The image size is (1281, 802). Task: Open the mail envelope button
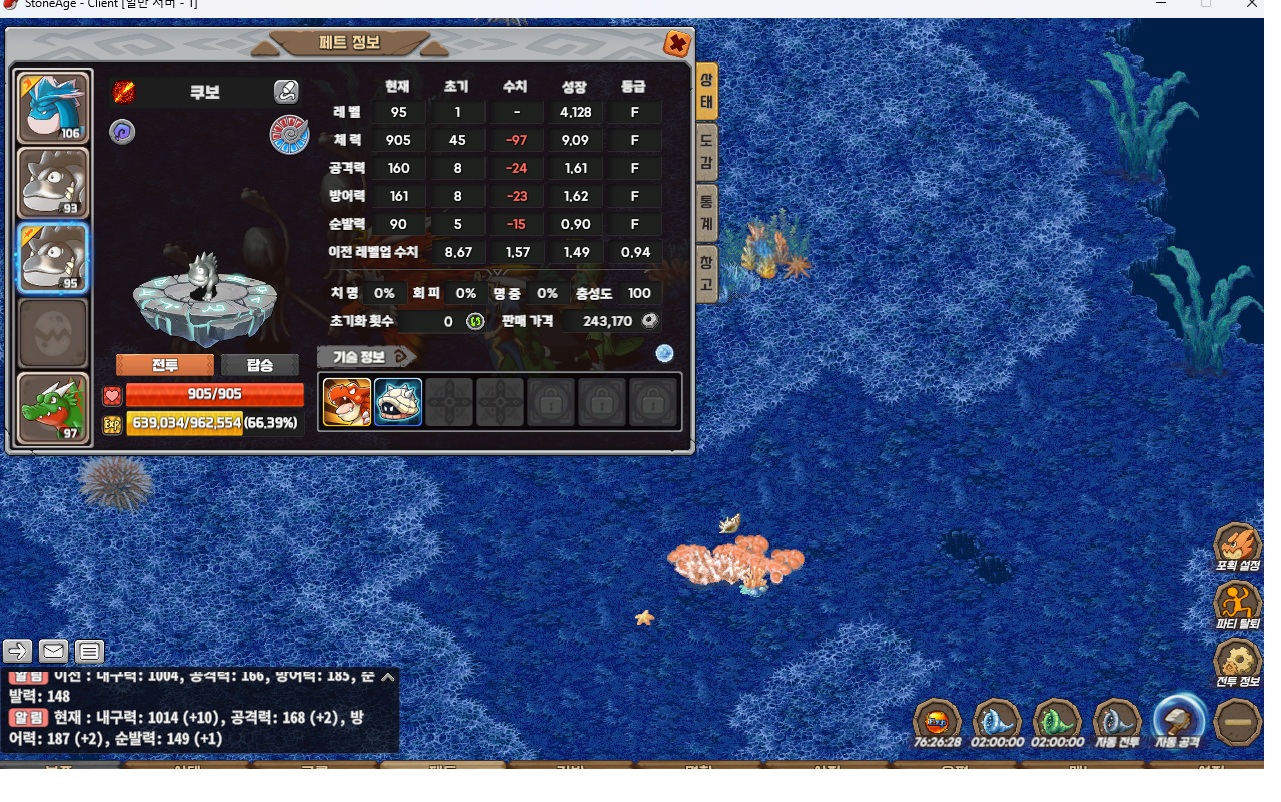(x=54, y=652)
